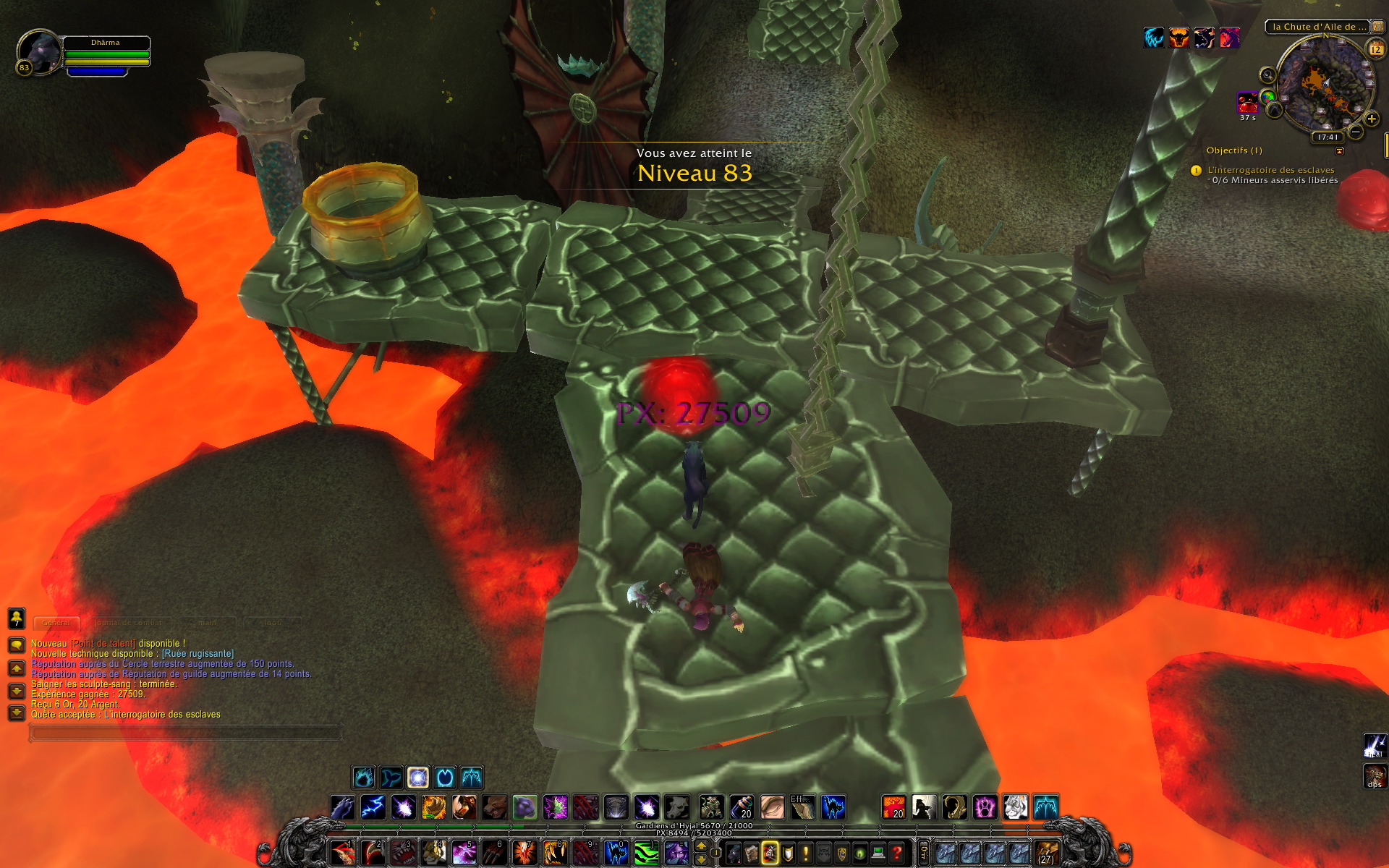Click the red bubbles debuff icon

click(x=1247, y=103)
